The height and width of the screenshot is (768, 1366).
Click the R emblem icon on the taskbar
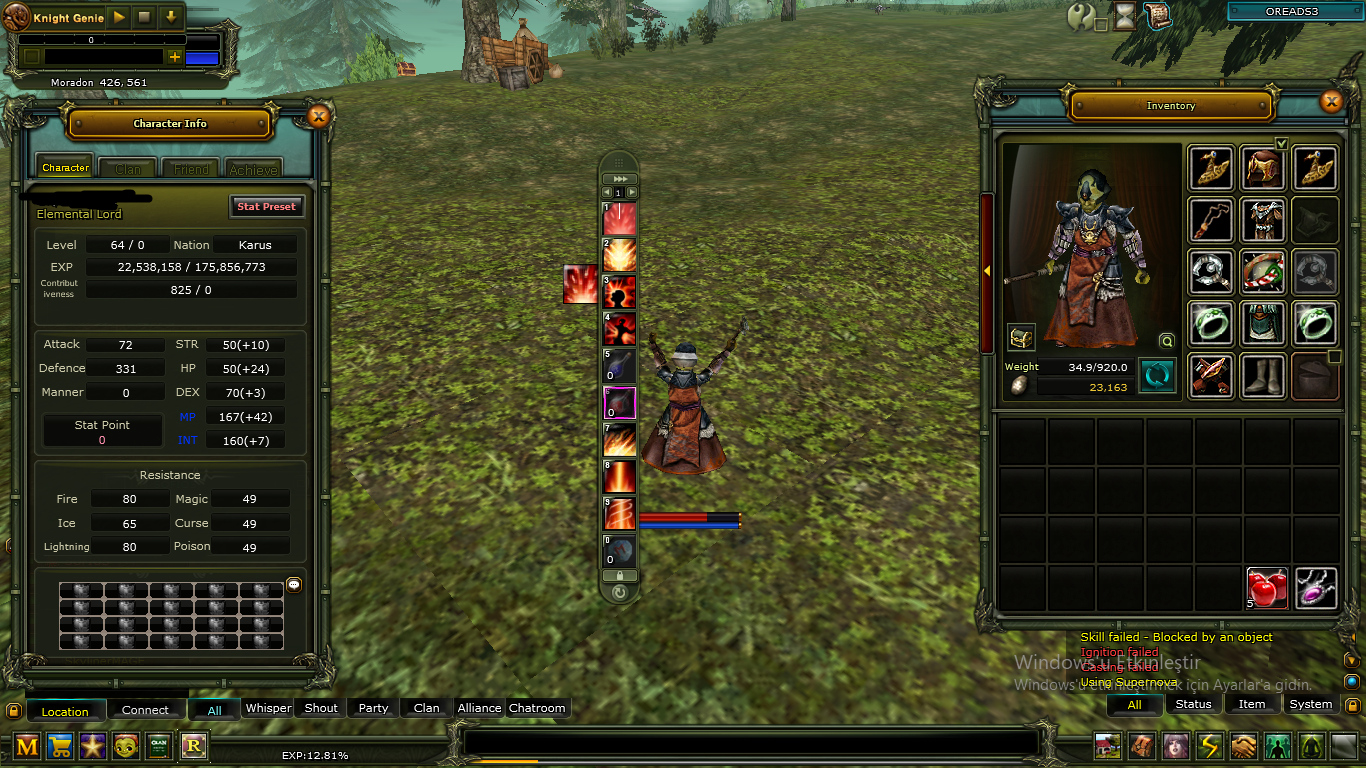coord(193,746)
